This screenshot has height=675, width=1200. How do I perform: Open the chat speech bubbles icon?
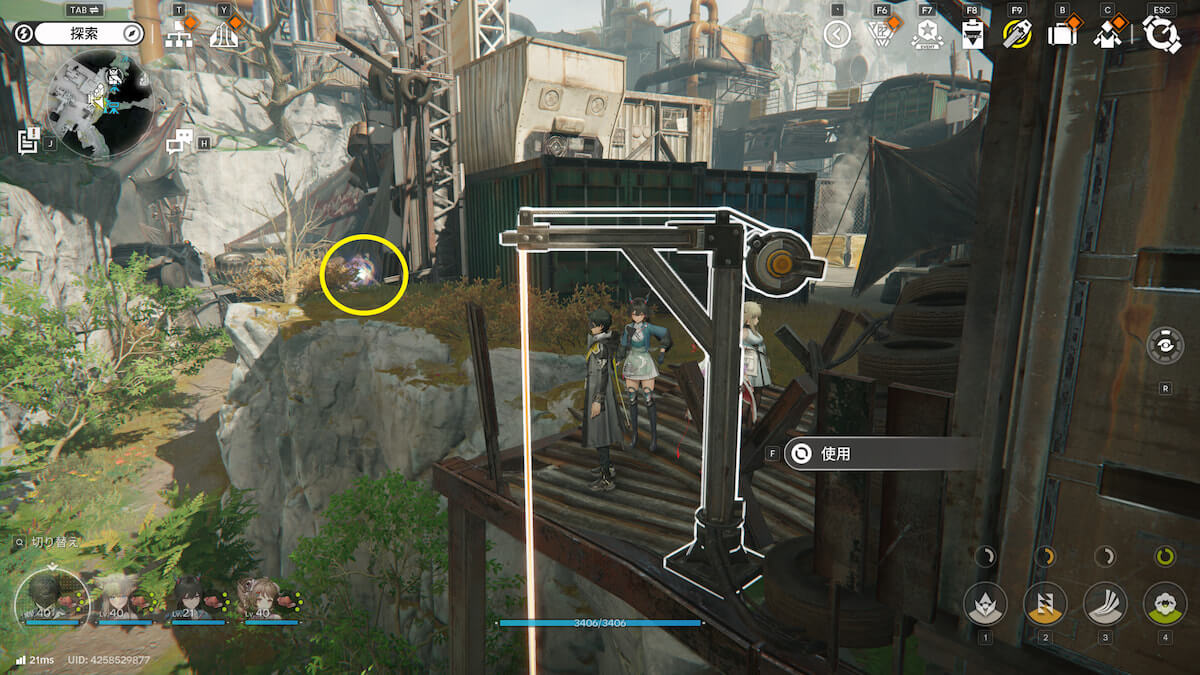point(179,142)
